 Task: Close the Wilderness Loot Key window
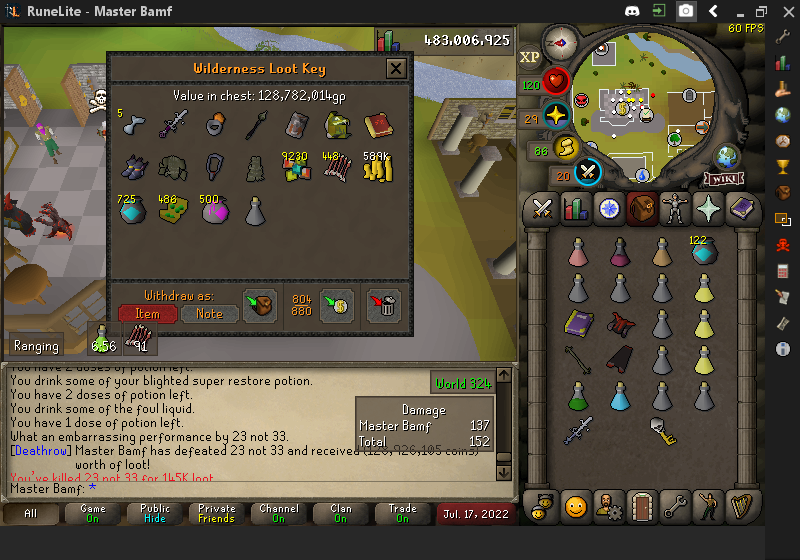(x=396, y=69)
